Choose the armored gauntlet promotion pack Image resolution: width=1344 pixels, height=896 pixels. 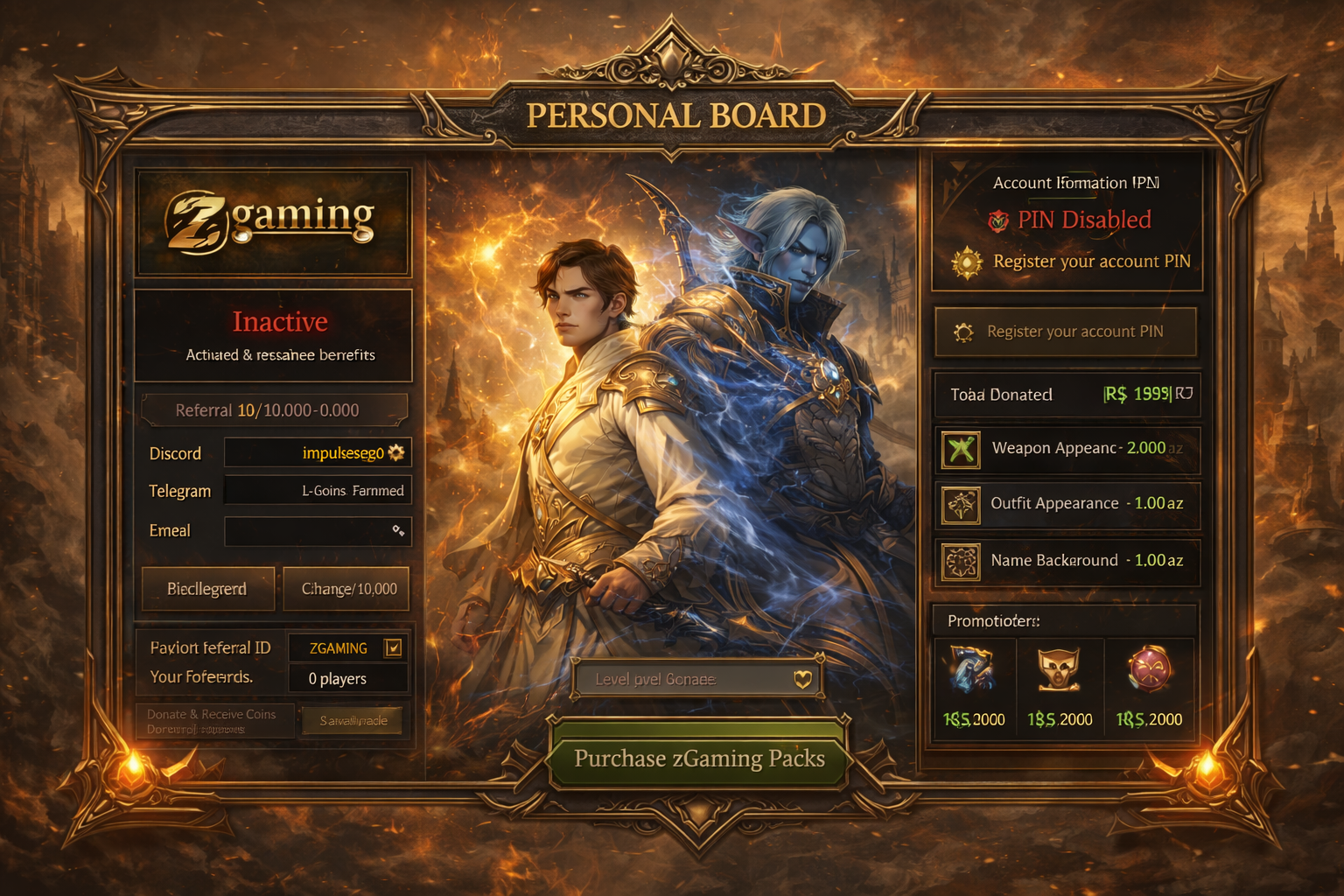(974, 688)
